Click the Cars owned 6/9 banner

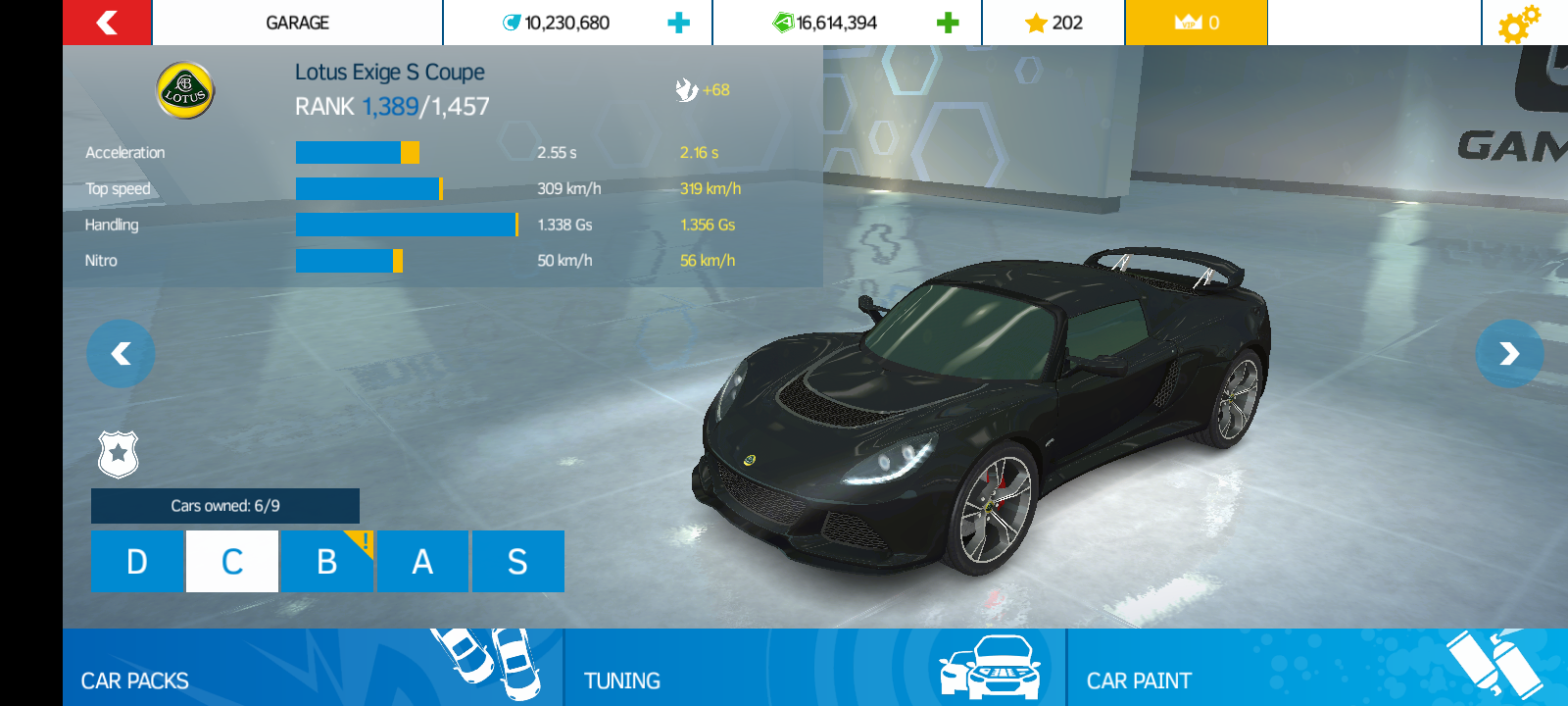tap(225, 506)
